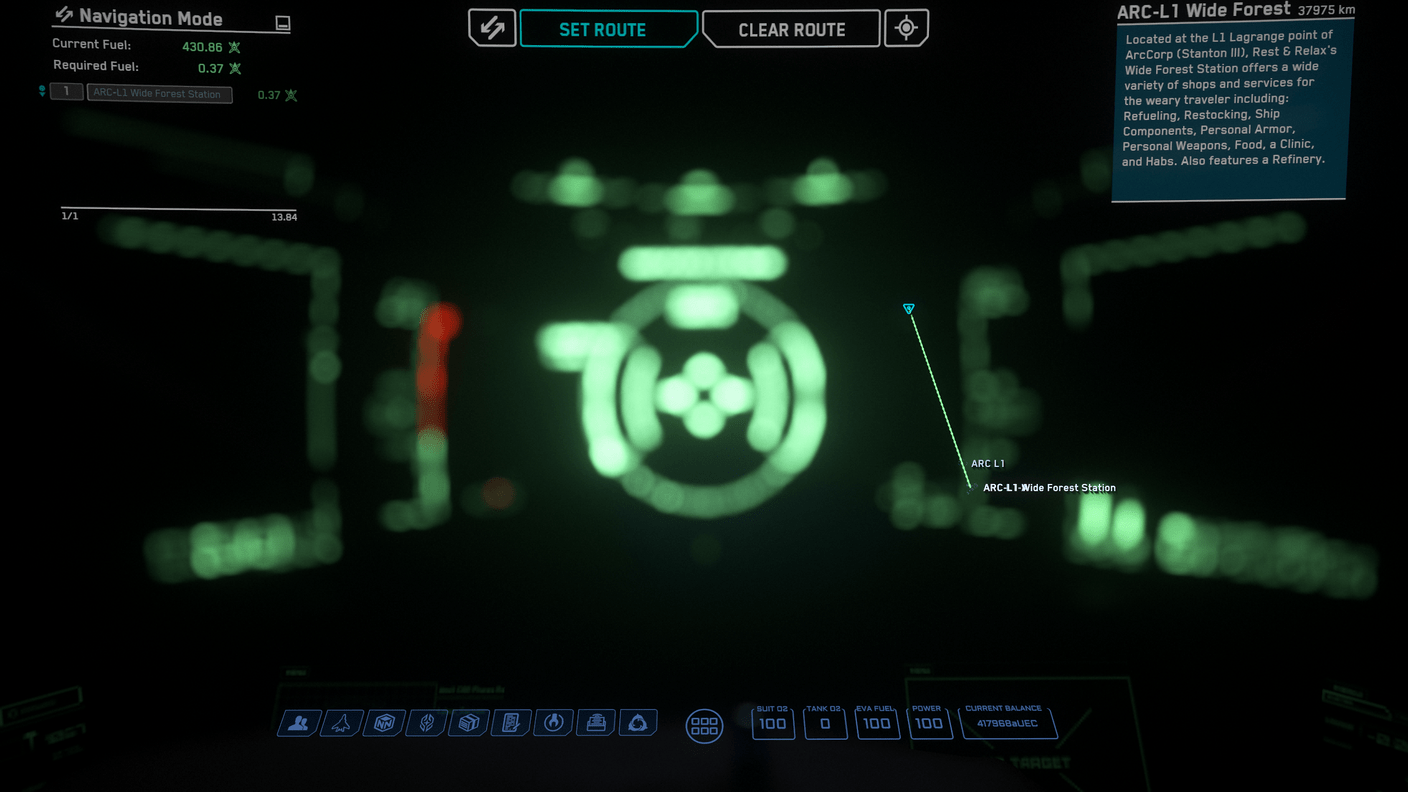This screenshot has width=1408, height=792.
Task: Open the ship management icon
Action: click(341, 722)
